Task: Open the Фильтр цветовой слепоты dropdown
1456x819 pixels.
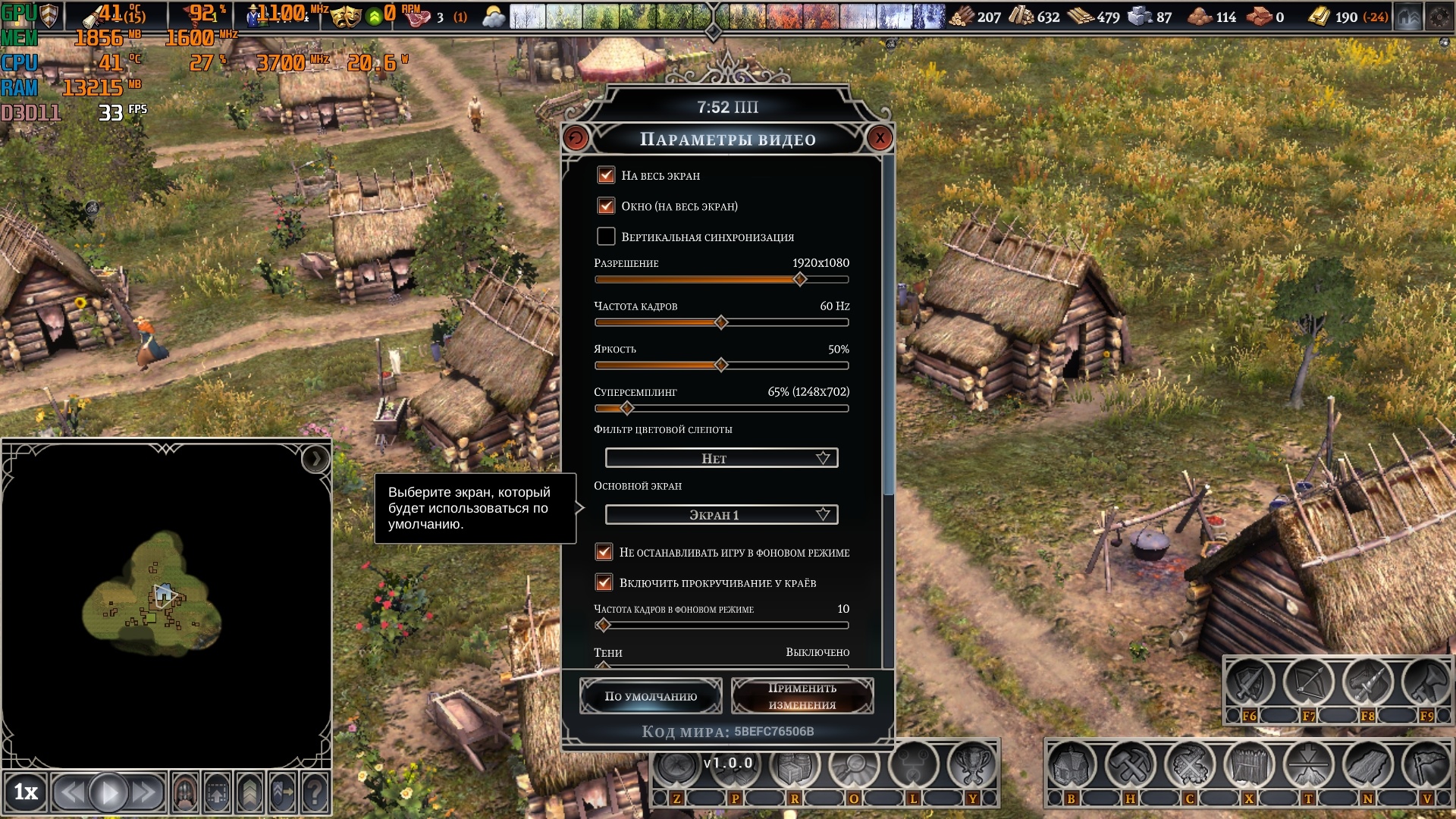Action: coord(721,458)
